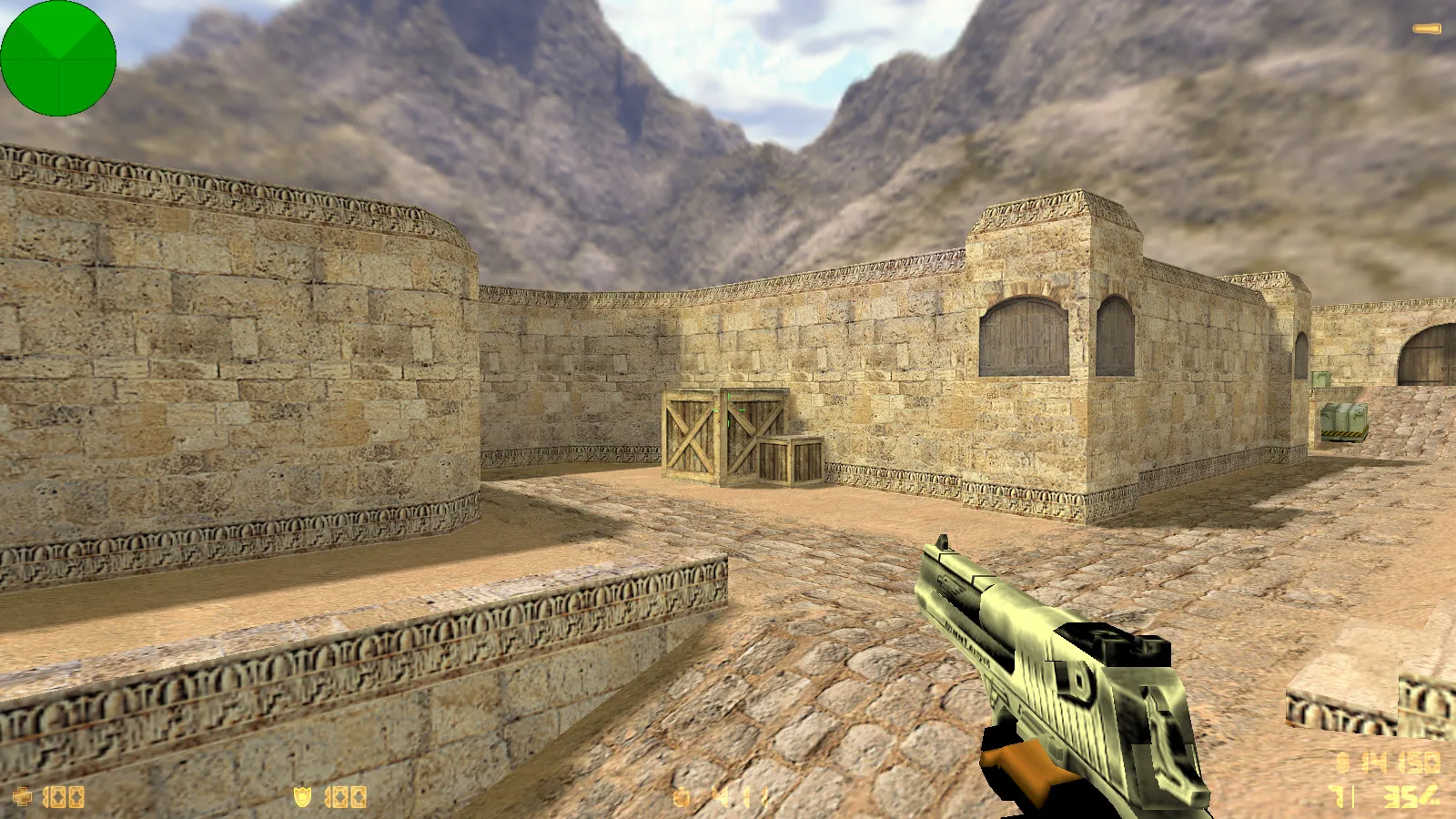
Task: Click the center of the radar circle
Action: click(x=58, y=58)
